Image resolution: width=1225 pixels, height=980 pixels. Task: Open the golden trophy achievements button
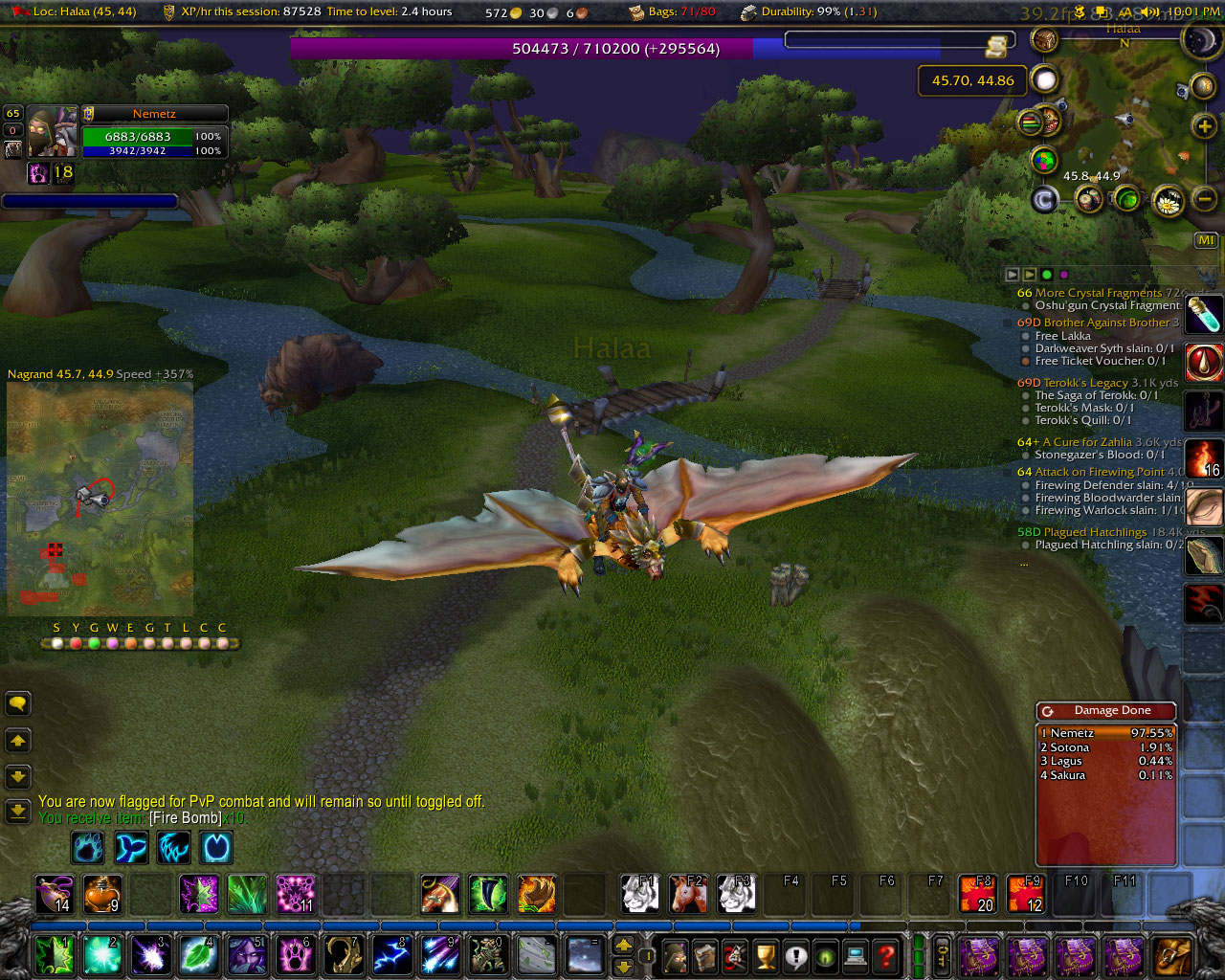(x=765, y=955)
